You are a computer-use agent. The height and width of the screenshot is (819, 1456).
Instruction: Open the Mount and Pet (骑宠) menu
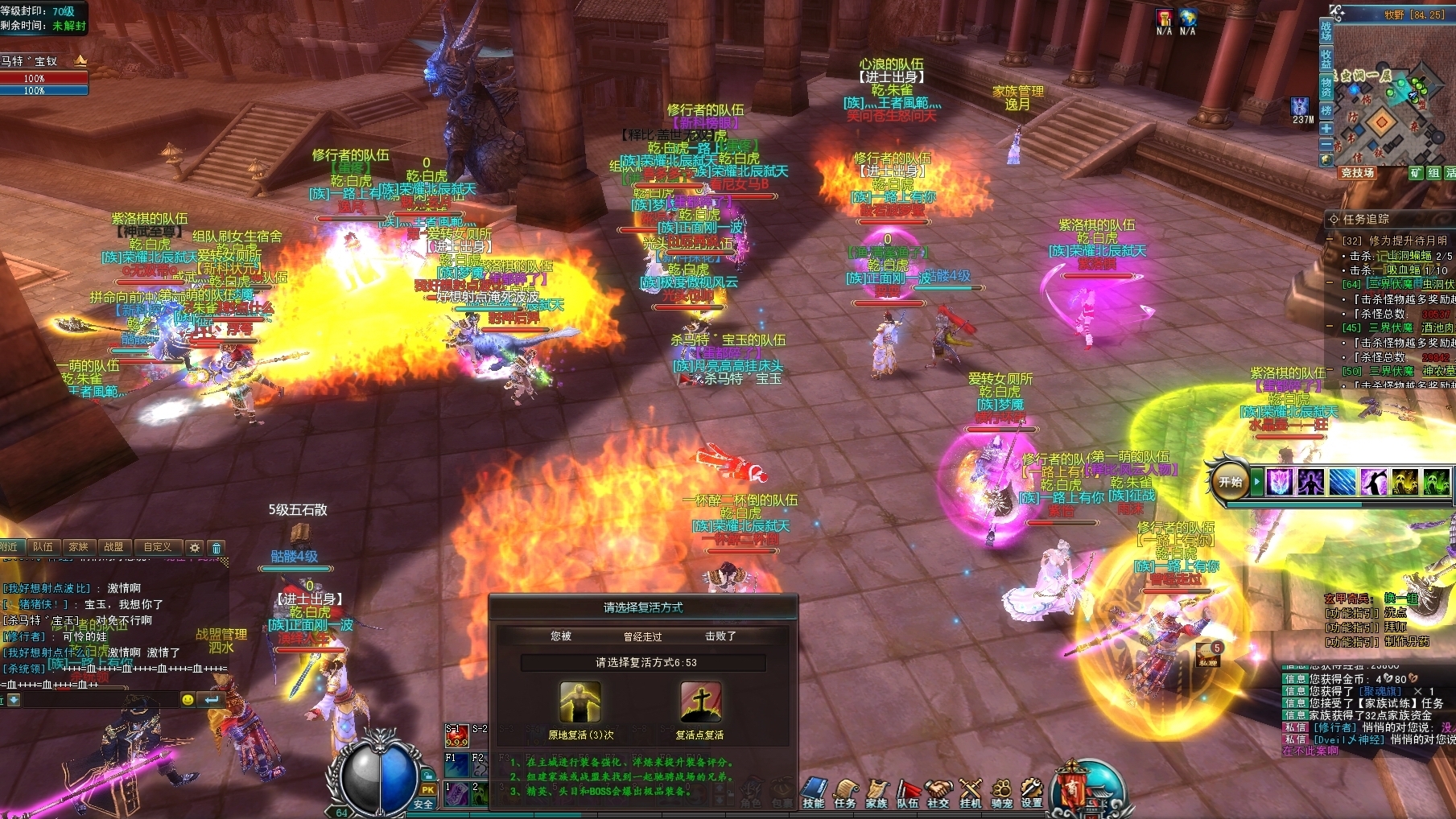[1001, 792]
